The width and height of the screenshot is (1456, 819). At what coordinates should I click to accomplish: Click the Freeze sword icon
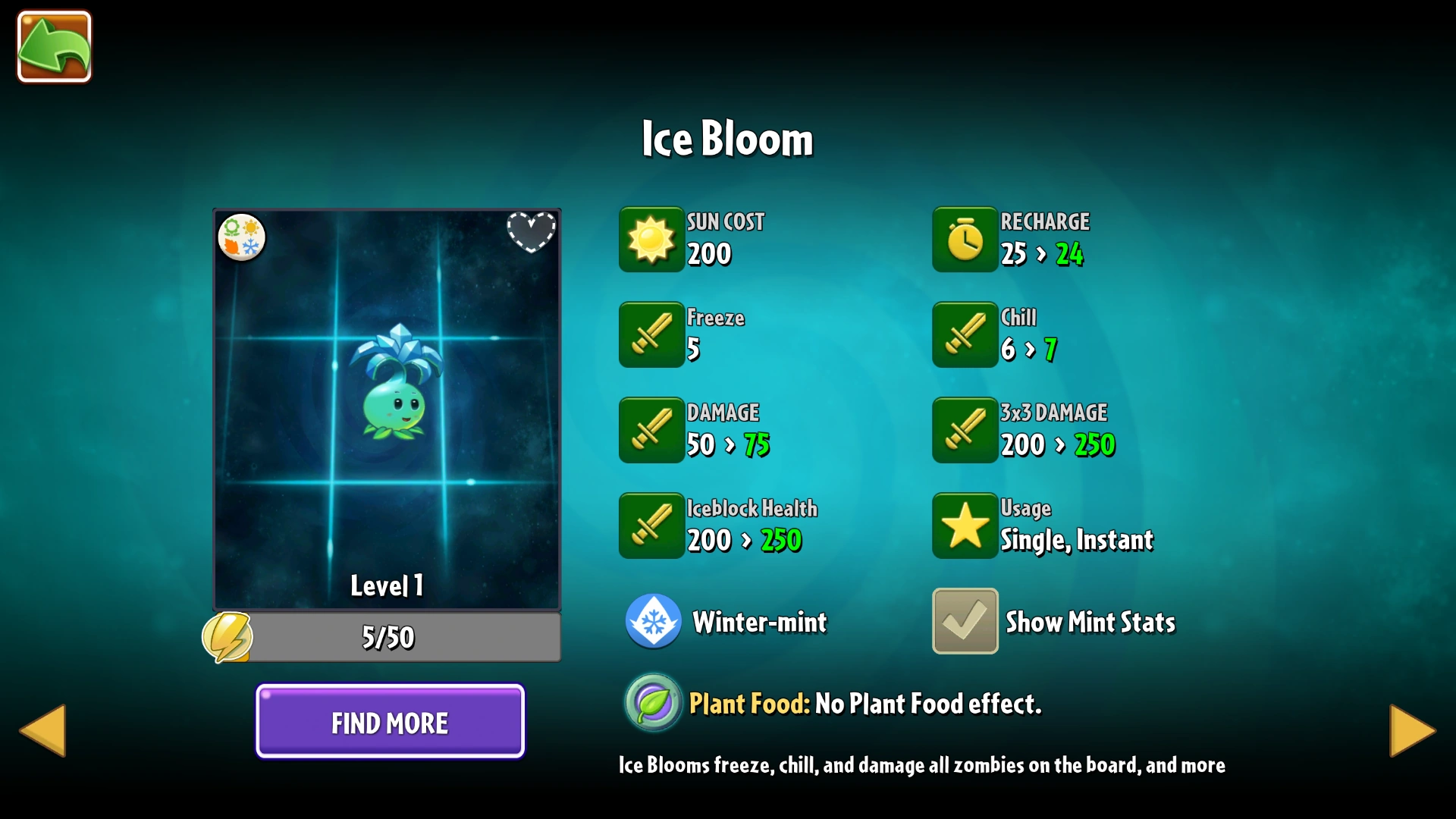coord(652,334)
